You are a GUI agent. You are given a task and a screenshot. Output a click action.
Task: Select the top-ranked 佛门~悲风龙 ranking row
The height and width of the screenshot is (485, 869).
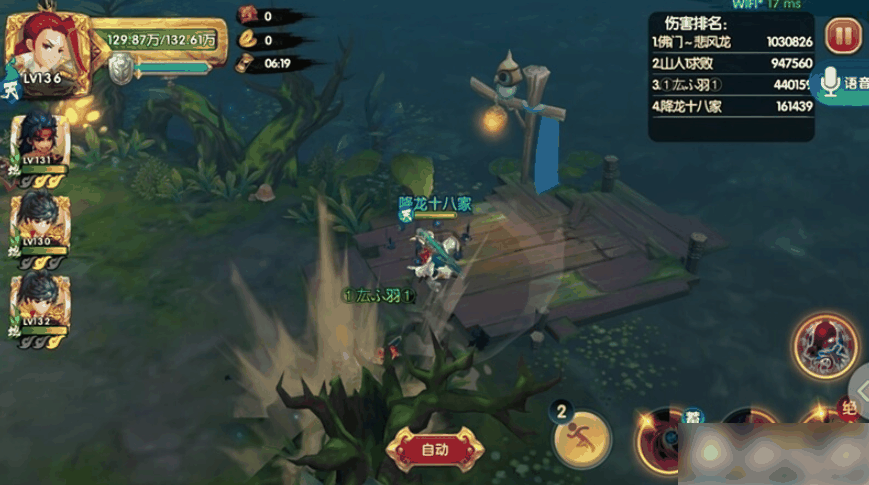point(731,42)
